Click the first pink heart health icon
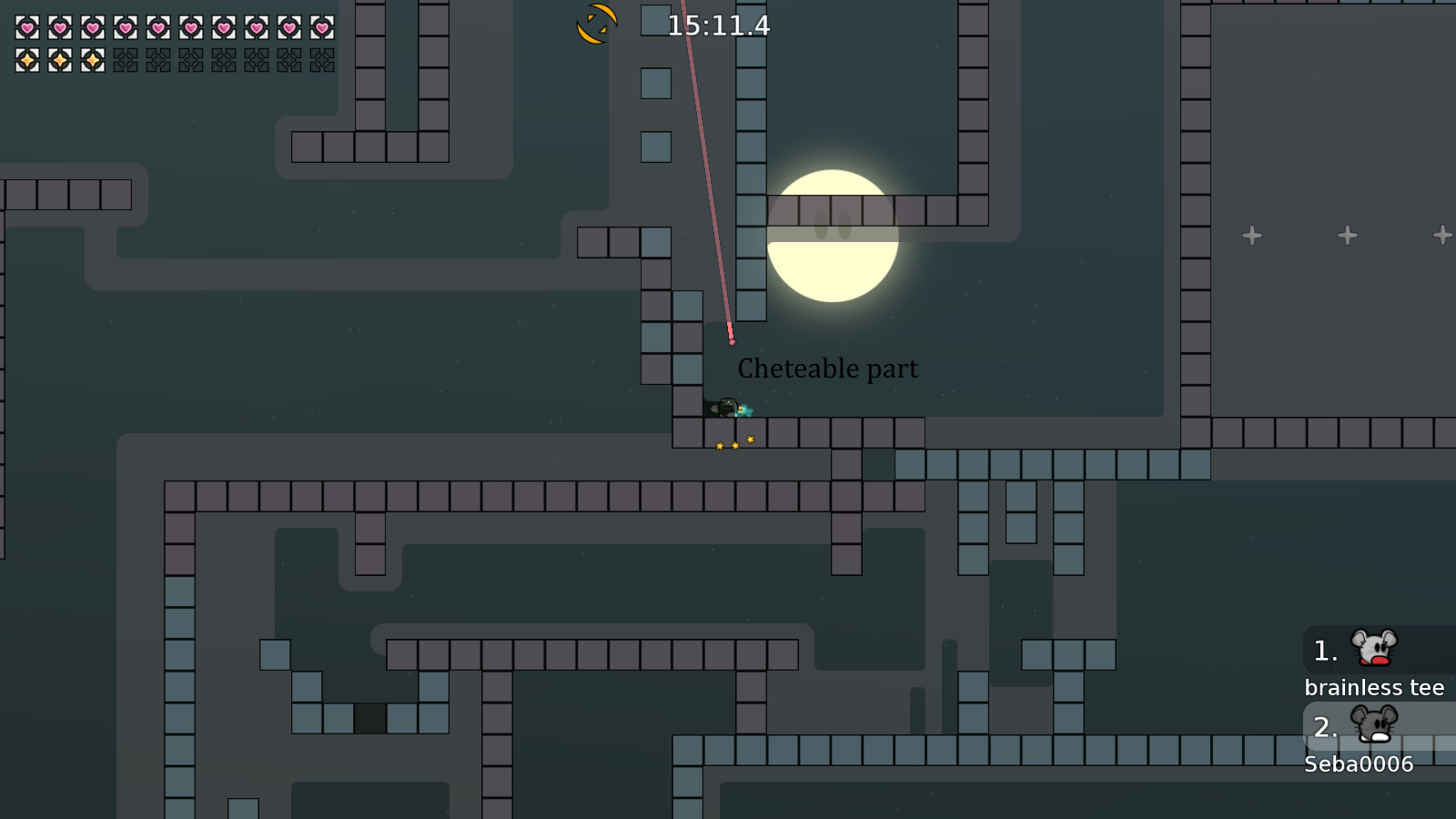 click(x=25, y=27)
